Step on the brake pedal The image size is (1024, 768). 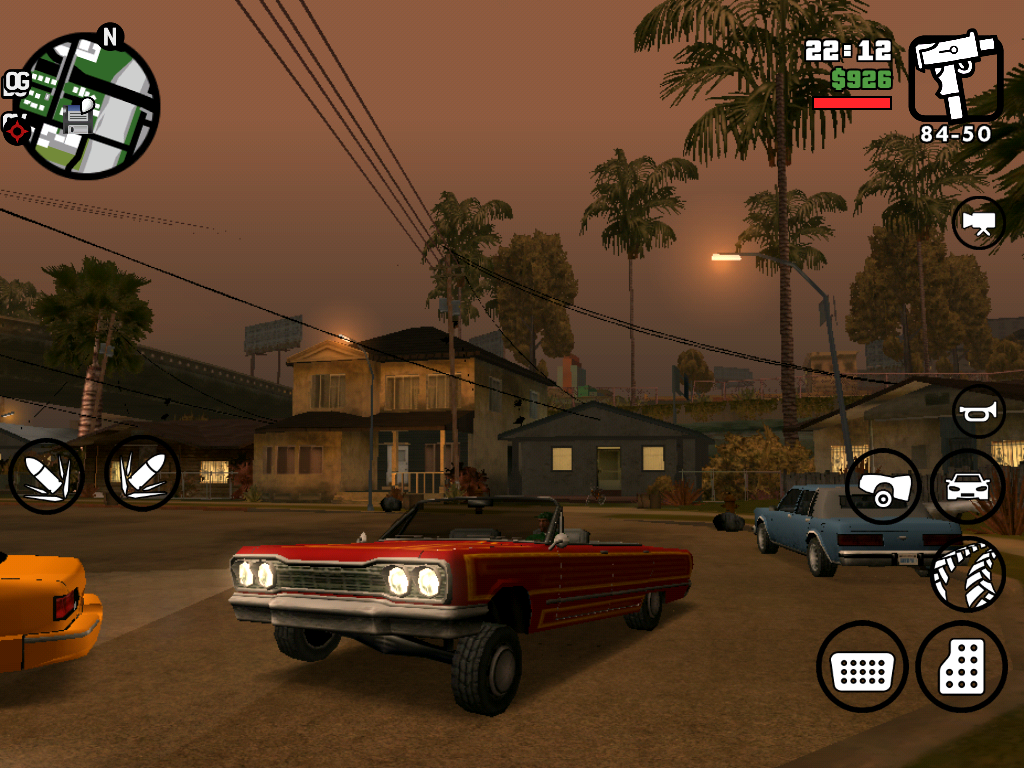pos(862,666)
